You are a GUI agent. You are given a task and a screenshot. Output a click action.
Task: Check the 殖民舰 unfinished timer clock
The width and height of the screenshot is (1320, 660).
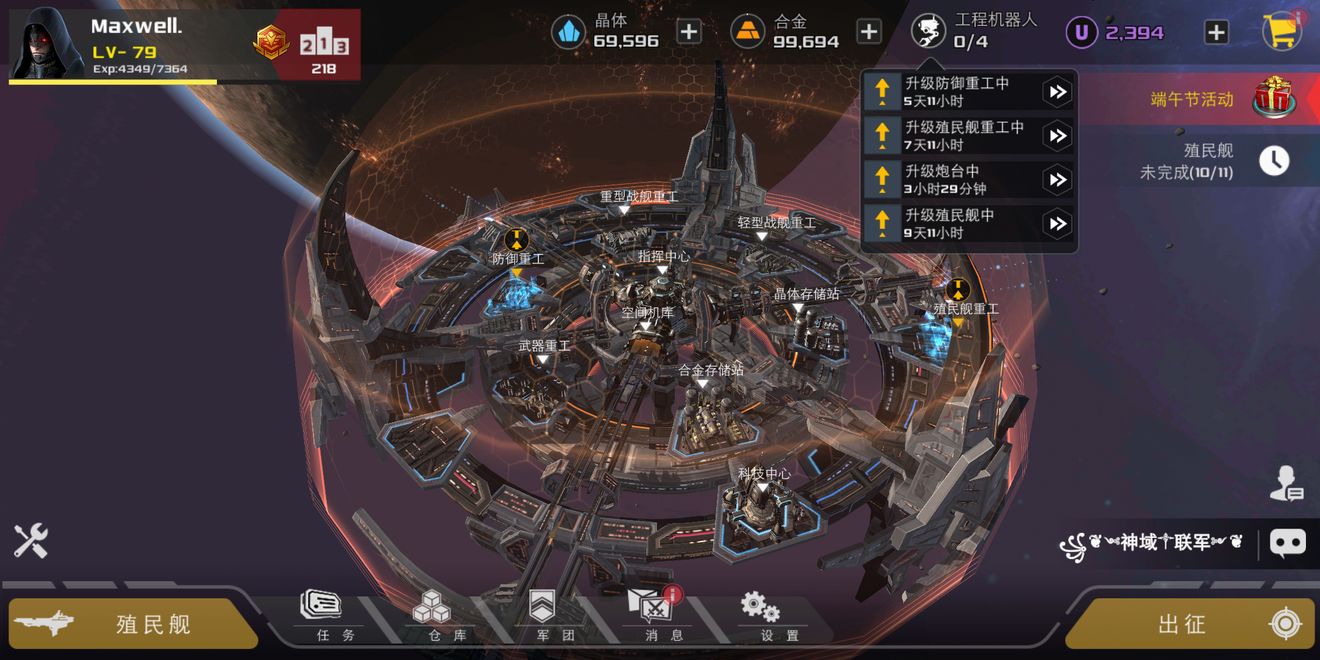(x=1274, y=161)
